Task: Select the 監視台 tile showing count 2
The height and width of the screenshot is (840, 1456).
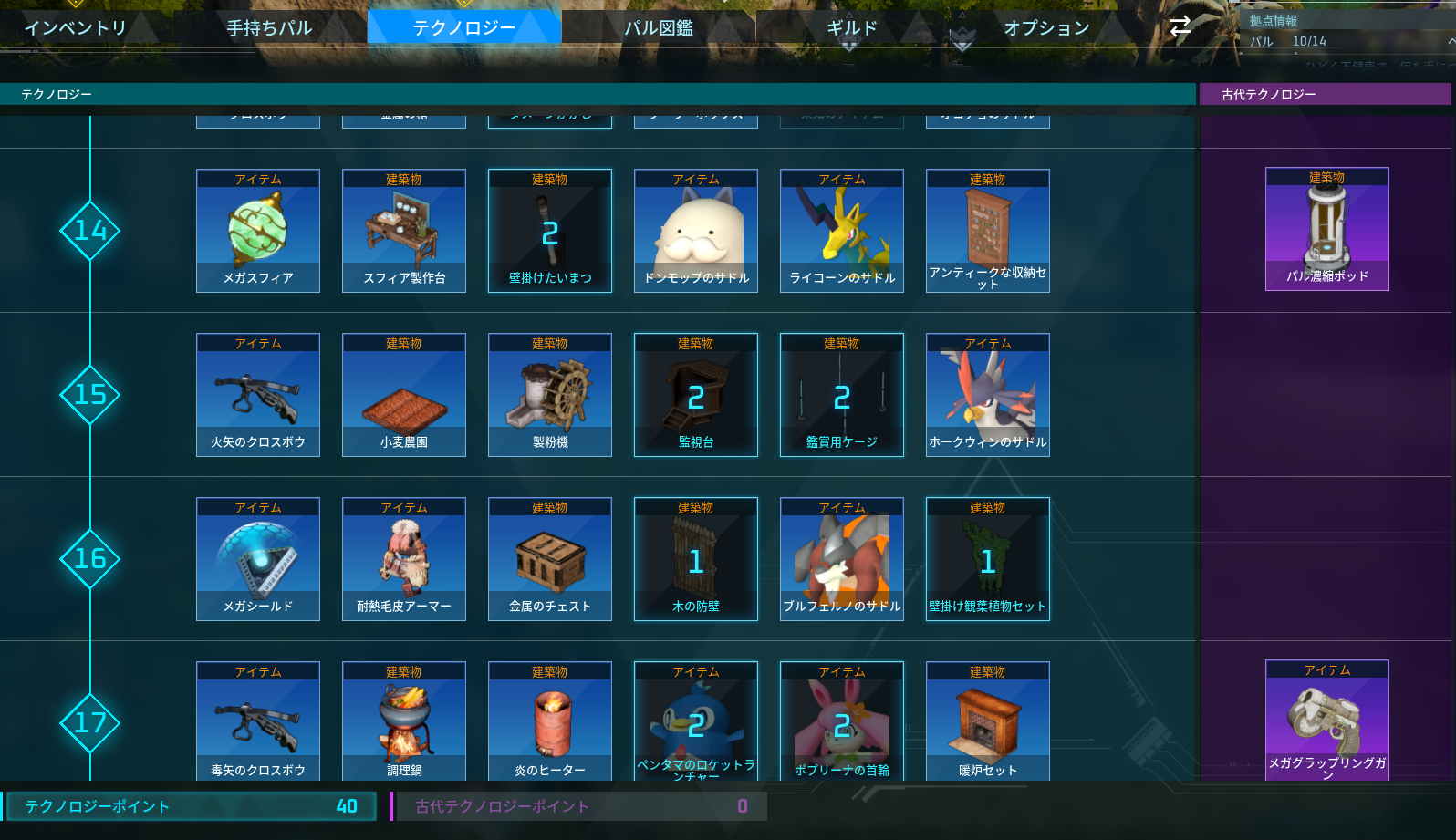Action: click(695, 395)
